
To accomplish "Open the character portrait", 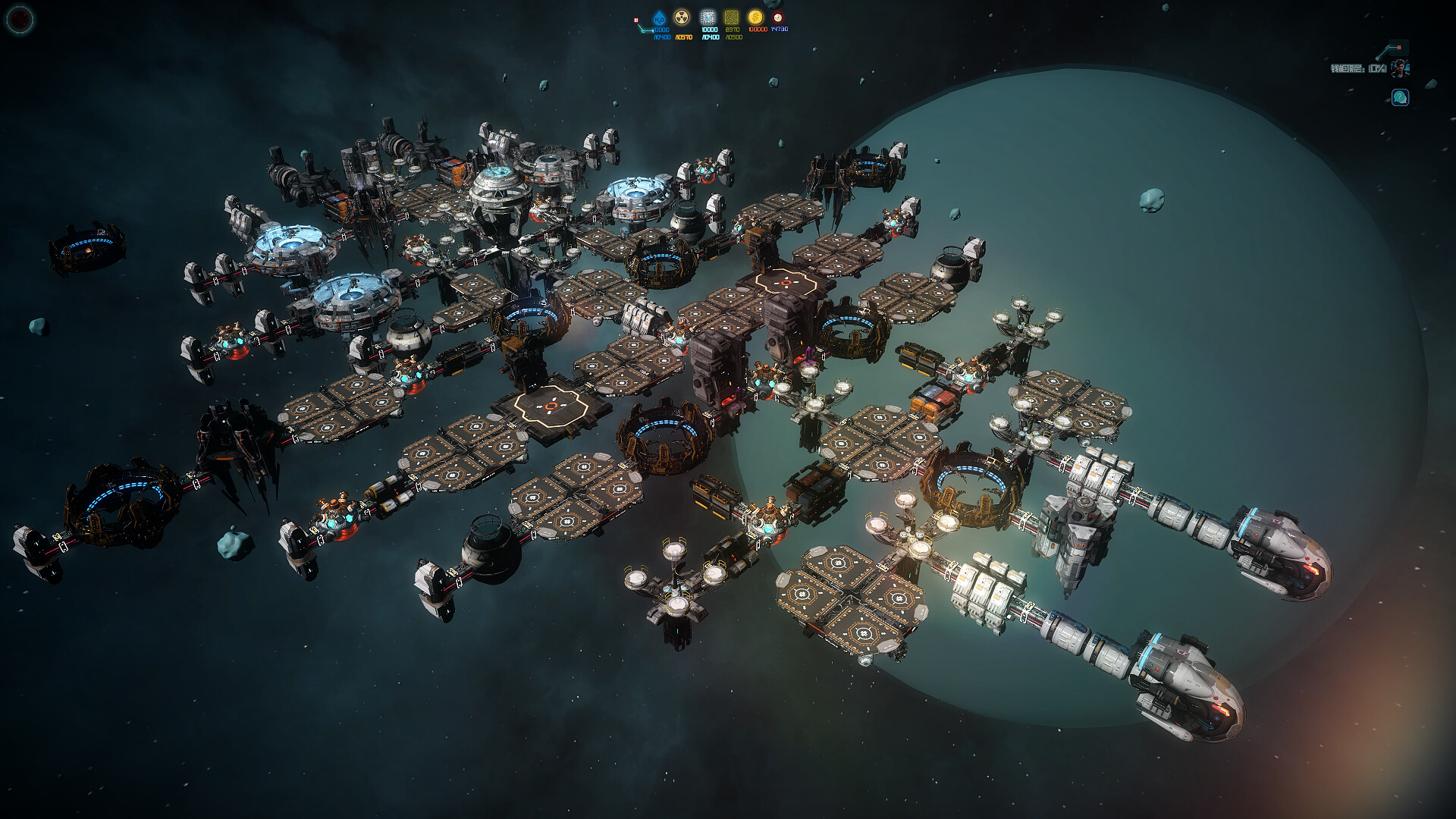I will (1398, 69).
